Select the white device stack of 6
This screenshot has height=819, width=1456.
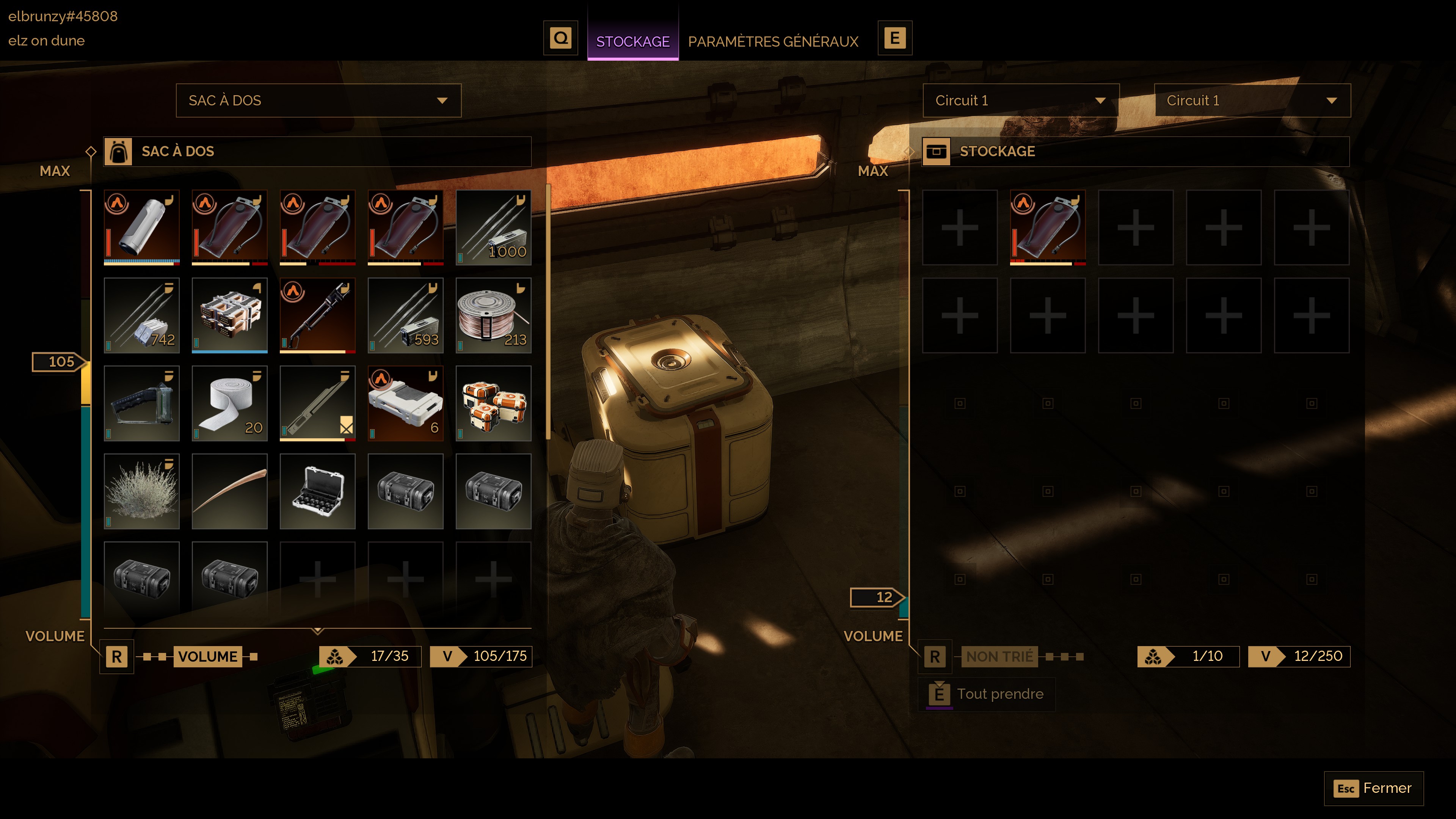pyautogui.click(x=405, y=403)
